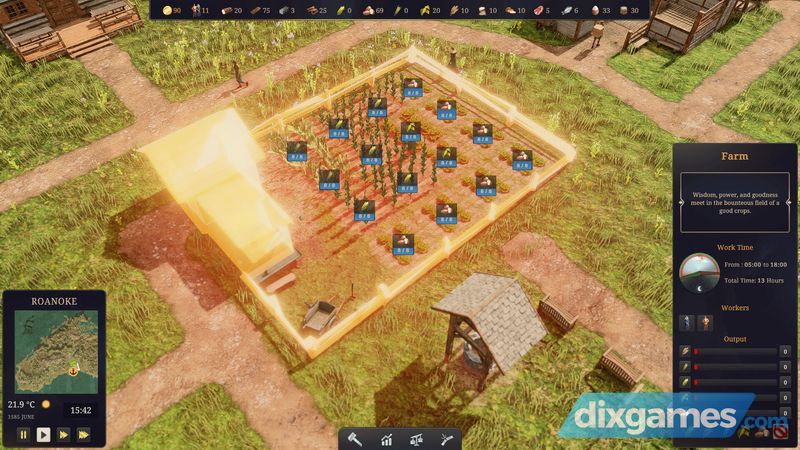800x450 pixels.
Task: Select the triple-arrow fastest speed
Action: click(83, 434)
